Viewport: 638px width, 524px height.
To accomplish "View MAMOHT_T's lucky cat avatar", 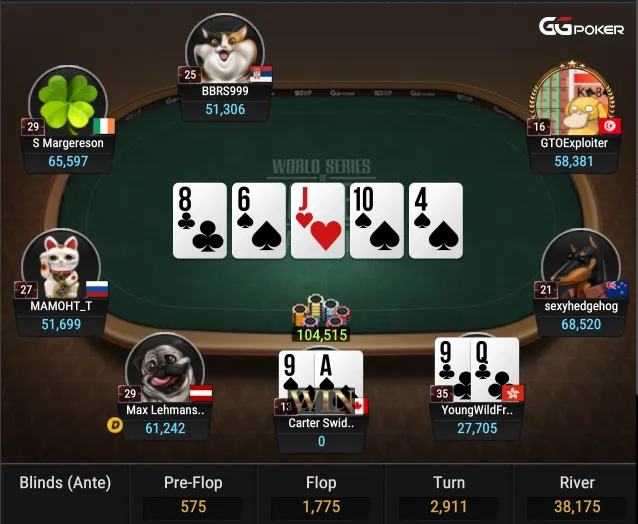I will click(x=59, y=266).
